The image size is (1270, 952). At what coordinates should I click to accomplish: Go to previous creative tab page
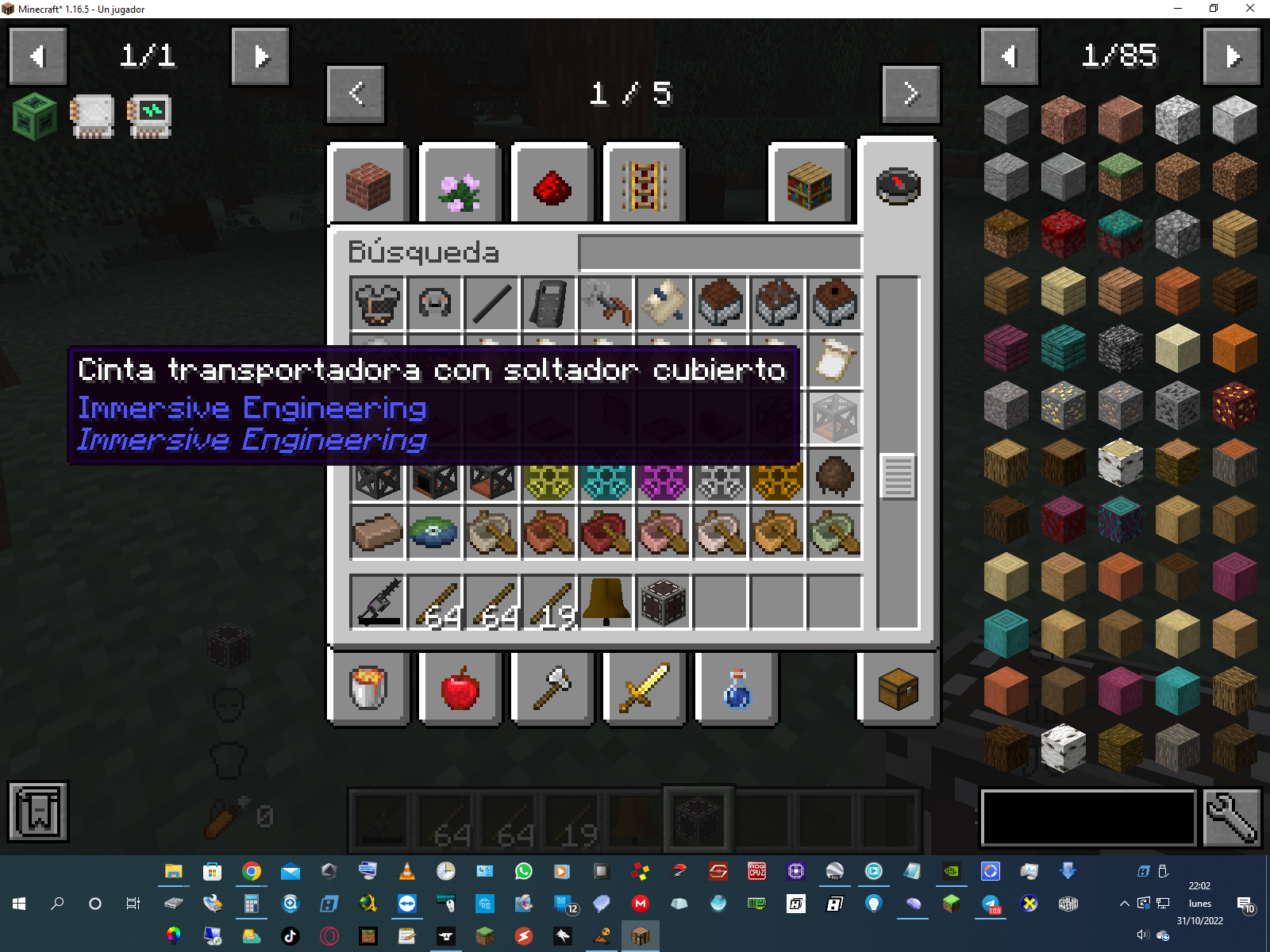click(356, 94)
